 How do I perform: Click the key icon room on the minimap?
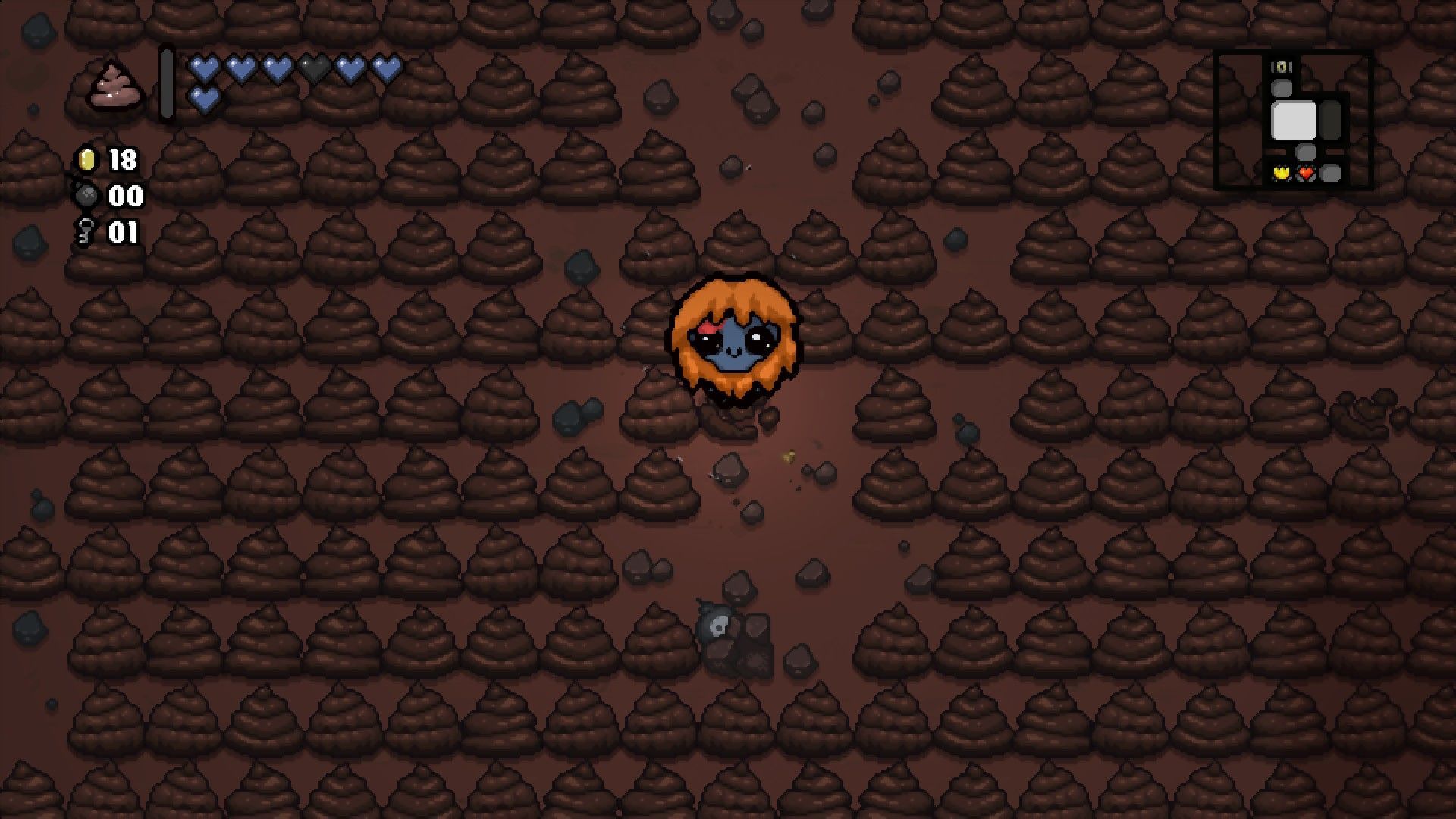pyautogui.click(x=1282, y=67)
